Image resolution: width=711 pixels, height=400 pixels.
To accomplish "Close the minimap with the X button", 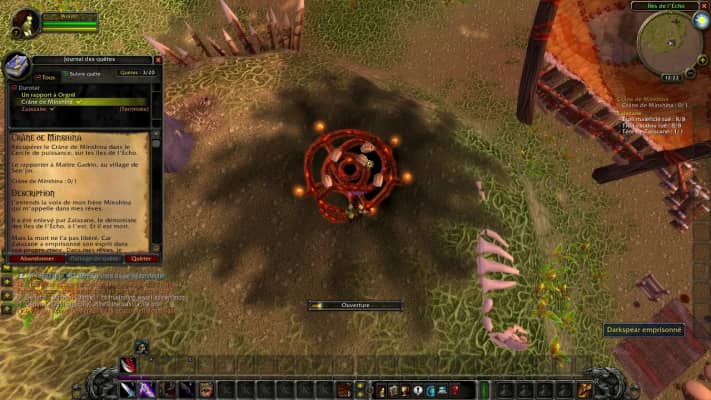I will (704, 6).
